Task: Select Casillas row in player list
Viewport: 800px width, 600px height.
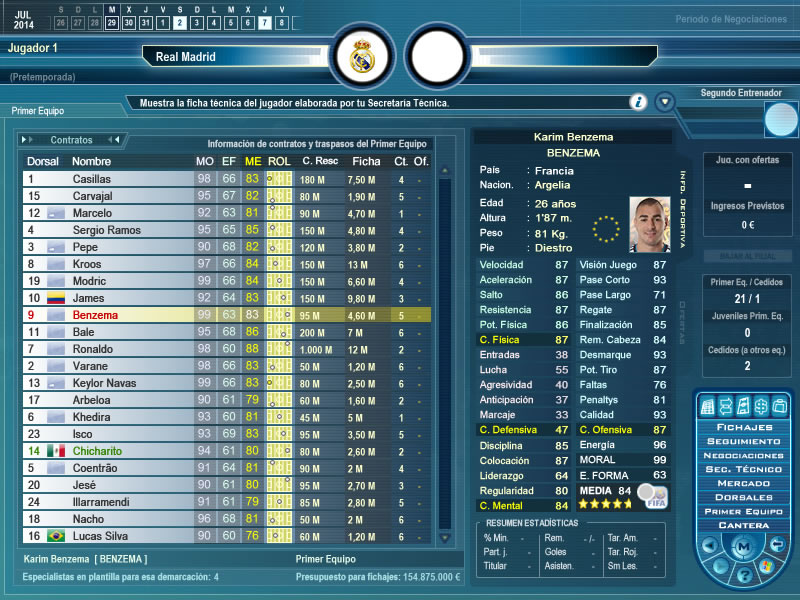Action: (110, 179)
